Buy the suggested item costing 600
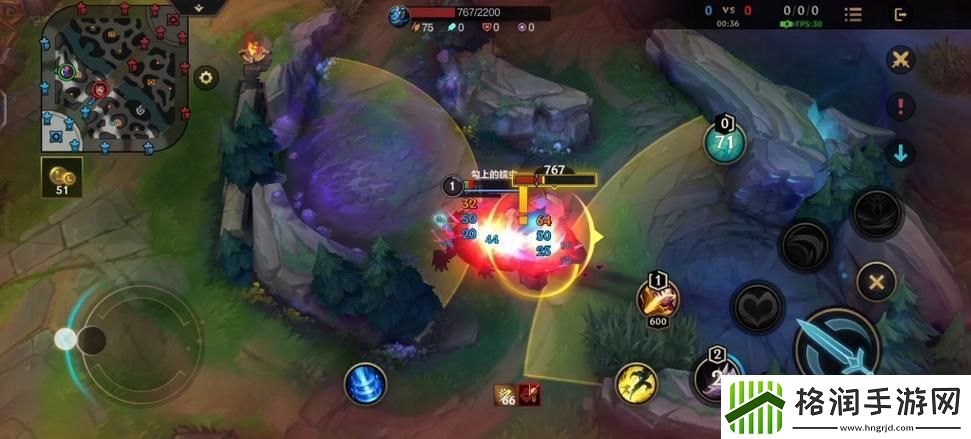 (659, 296)
